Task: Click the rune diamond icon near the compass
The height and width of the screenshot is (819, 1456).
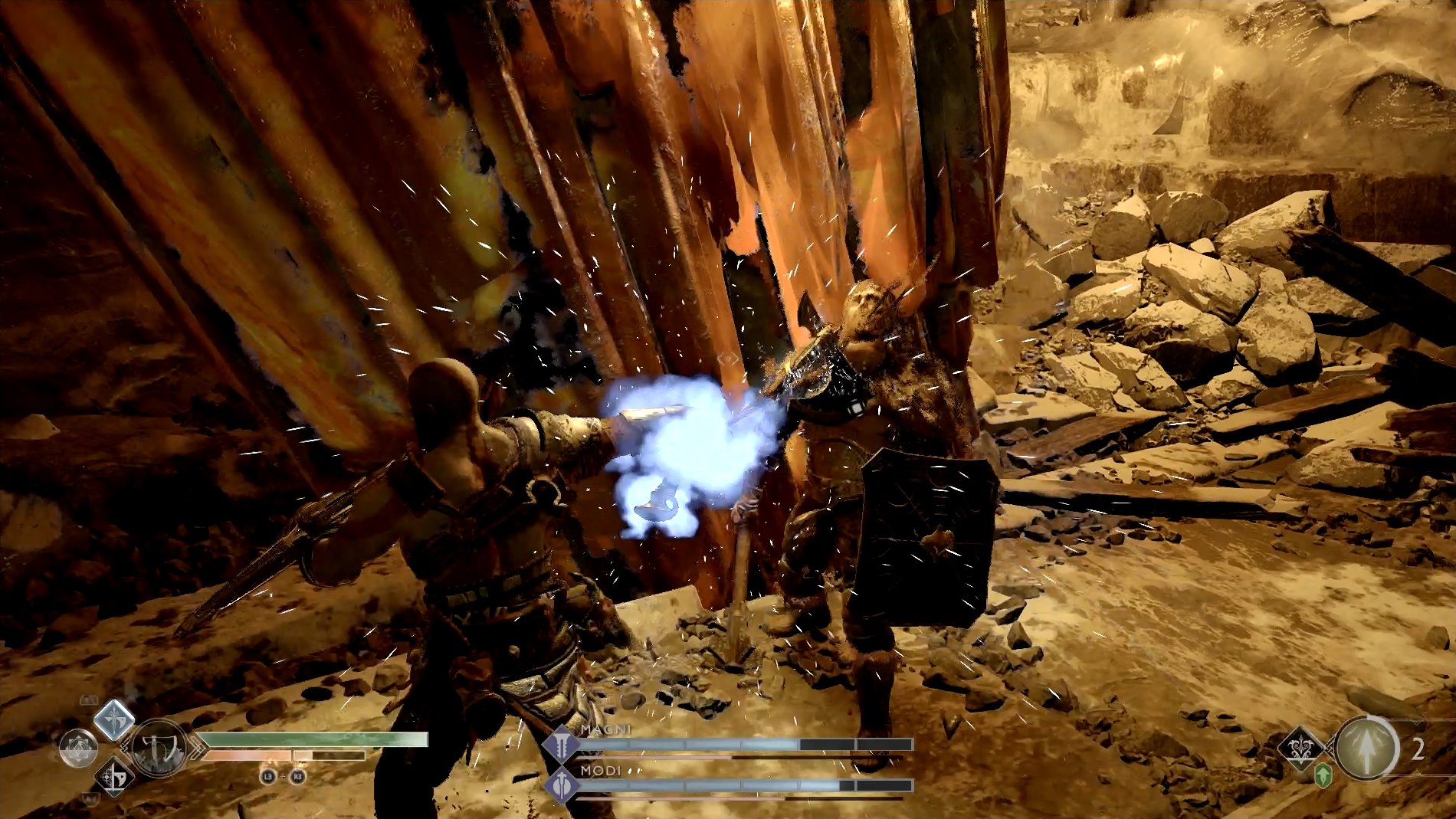Action: 1301,749
